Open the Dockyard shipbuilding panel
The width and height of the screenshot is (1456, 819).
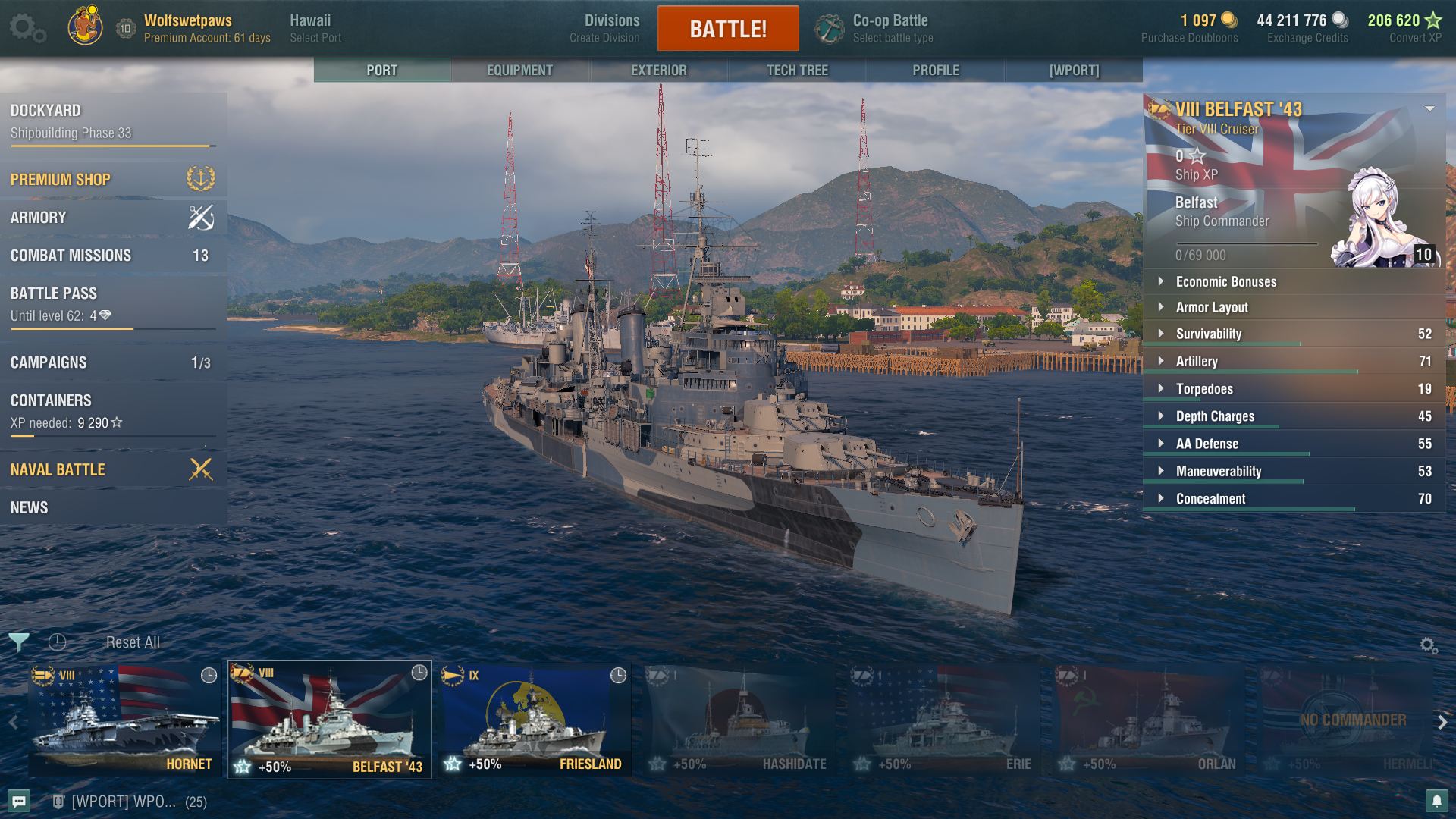112,121
